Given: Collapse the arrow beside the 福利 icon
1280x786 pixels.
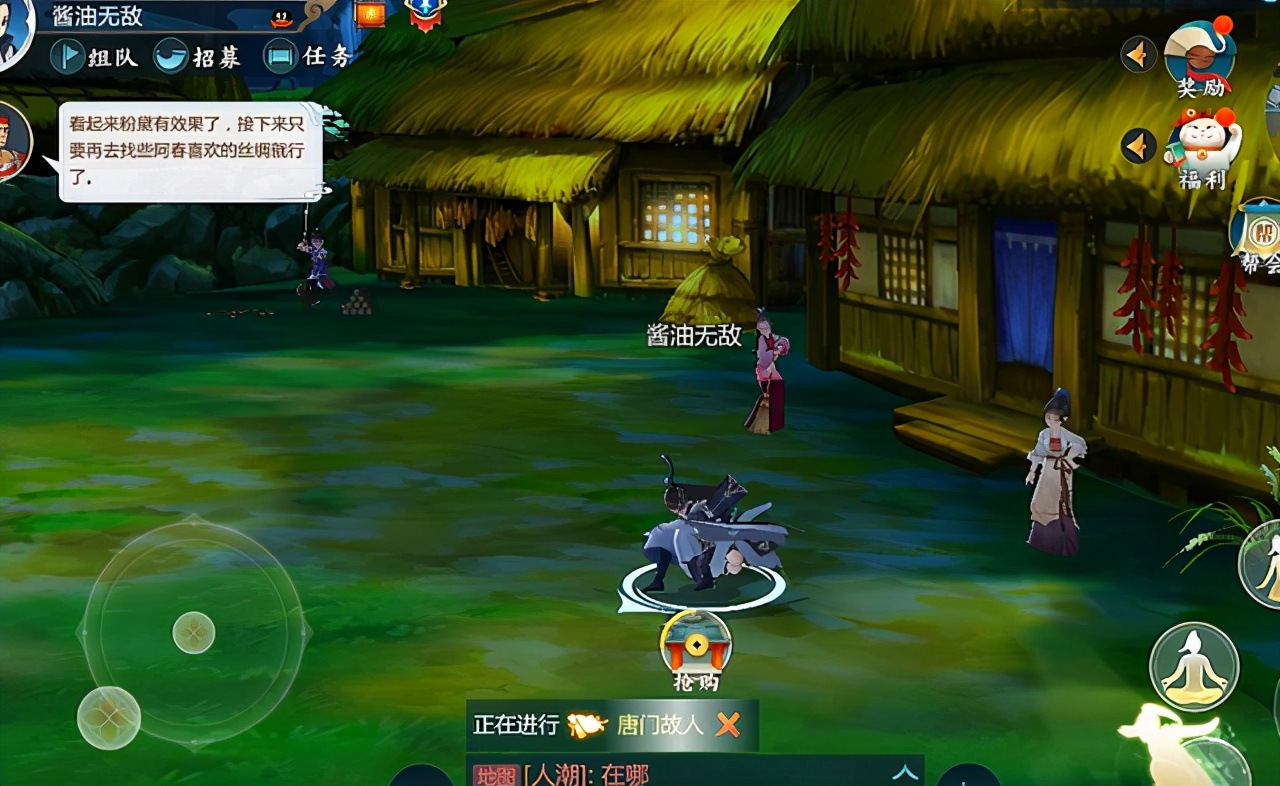Looking at the screenshot, I should click(x=1138, y=146).
